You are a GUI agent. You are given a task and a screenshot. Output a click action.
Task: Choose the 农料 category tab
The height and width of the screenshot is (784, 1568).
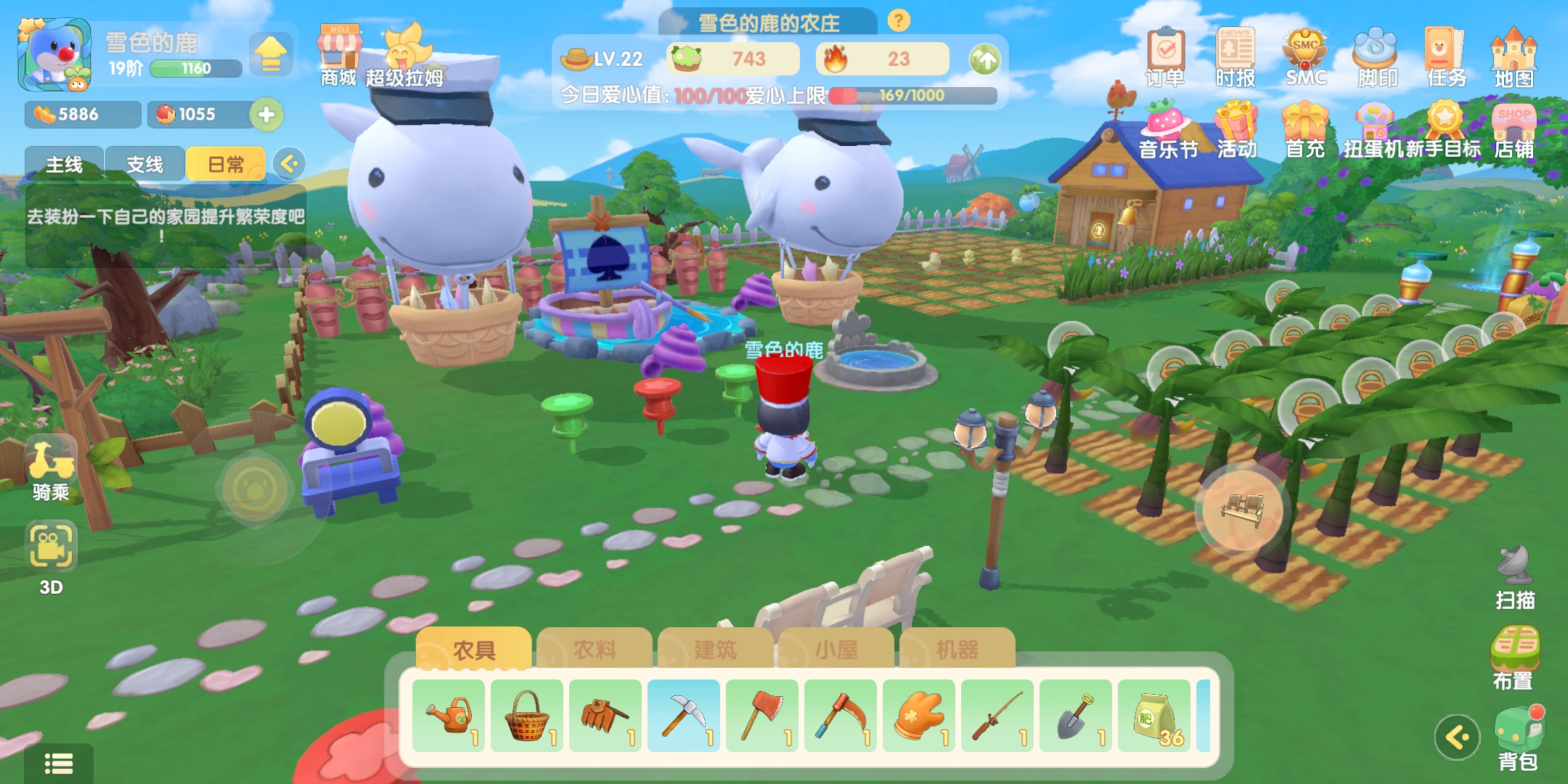click(x=595, y=649)
